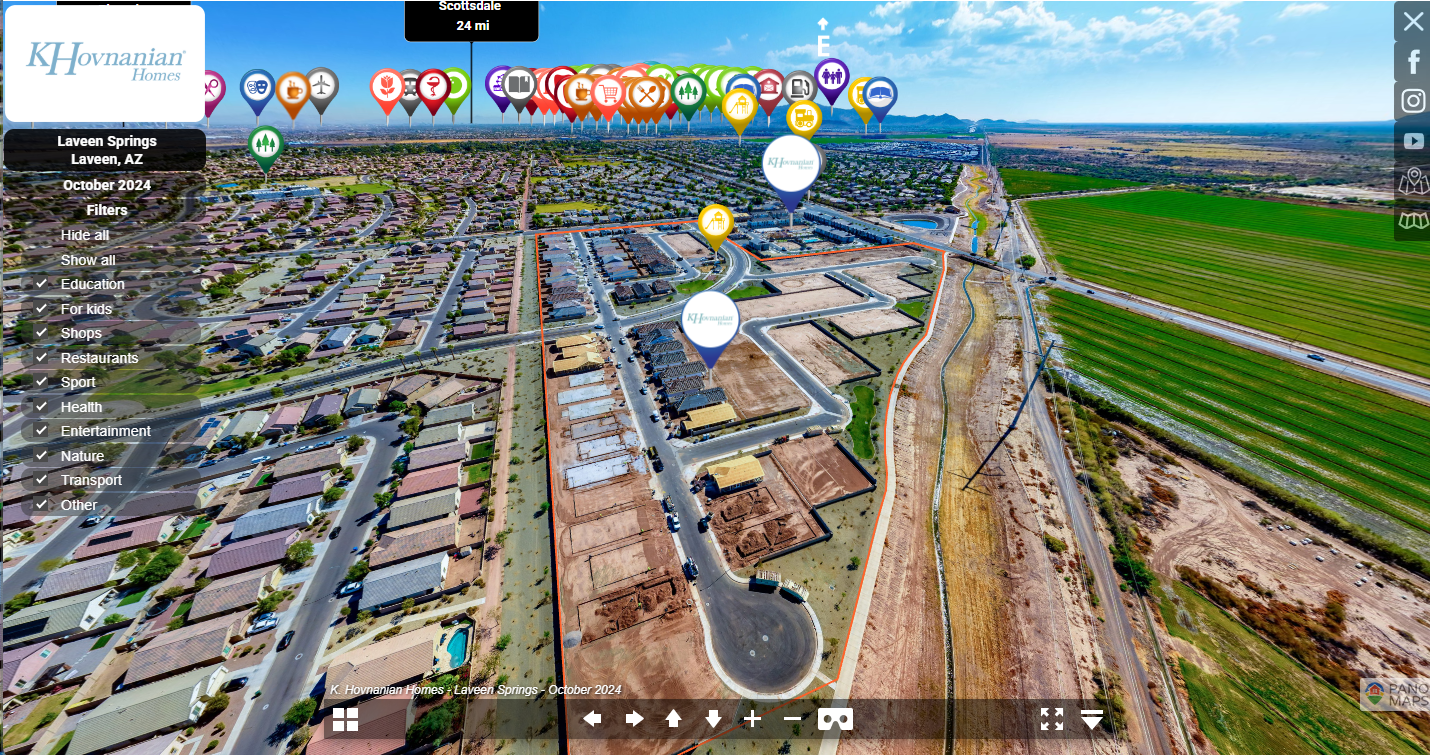Rotate the view with the left arrow
1430x755 pixels.
point(593,719)
